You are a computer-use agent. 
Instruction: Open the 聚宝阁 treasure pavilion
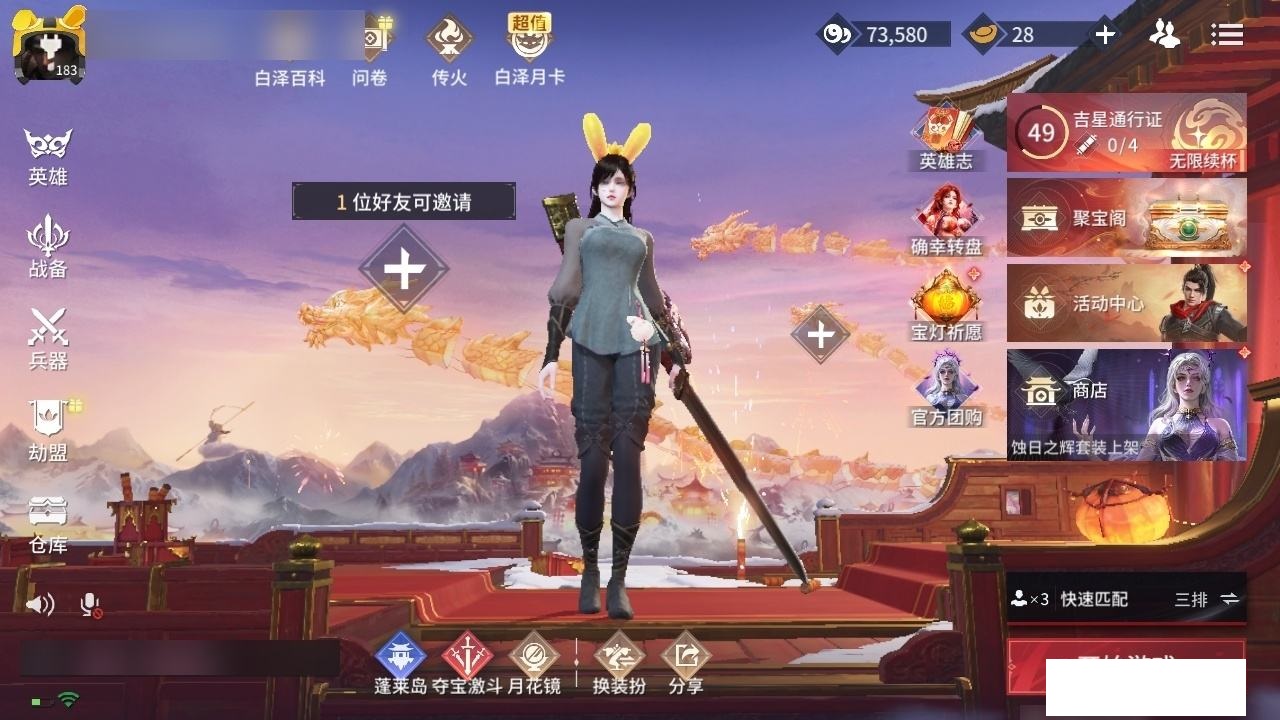click(x=1126, y=218)
